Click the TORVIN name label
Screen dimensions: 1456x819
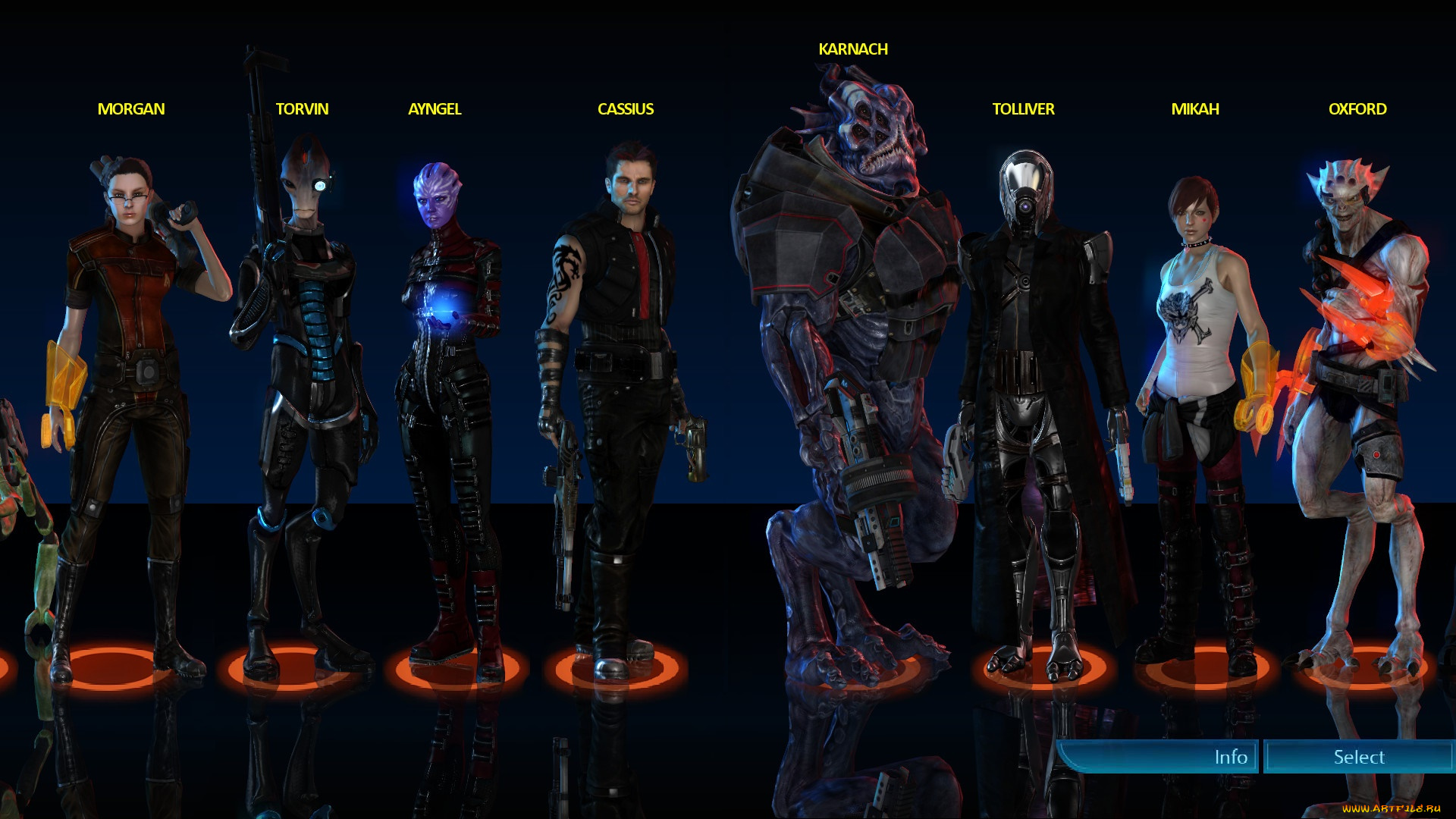click(302, 109)
